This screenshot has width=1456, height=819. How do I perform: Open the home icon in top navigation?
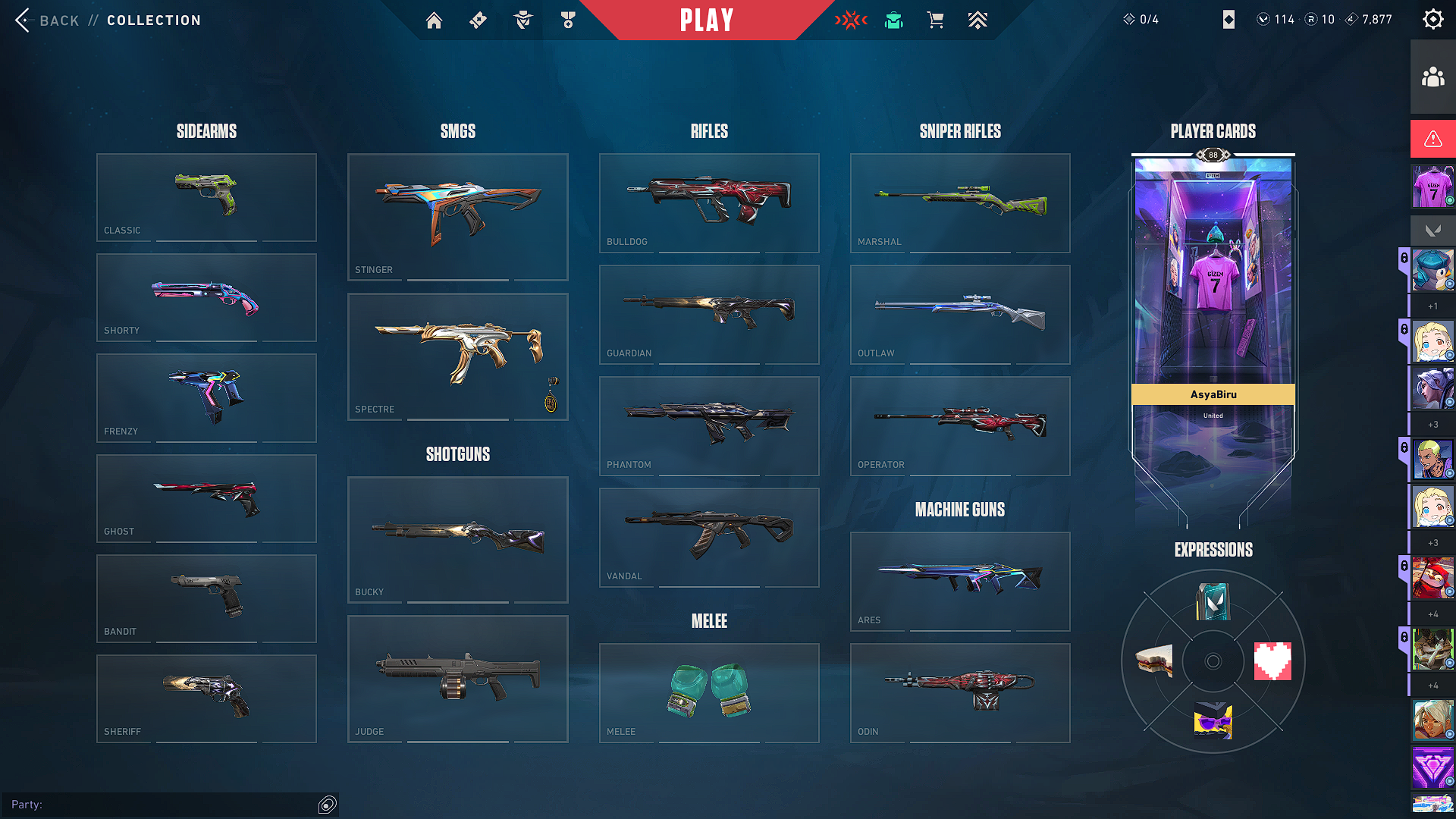pos(434,20)
